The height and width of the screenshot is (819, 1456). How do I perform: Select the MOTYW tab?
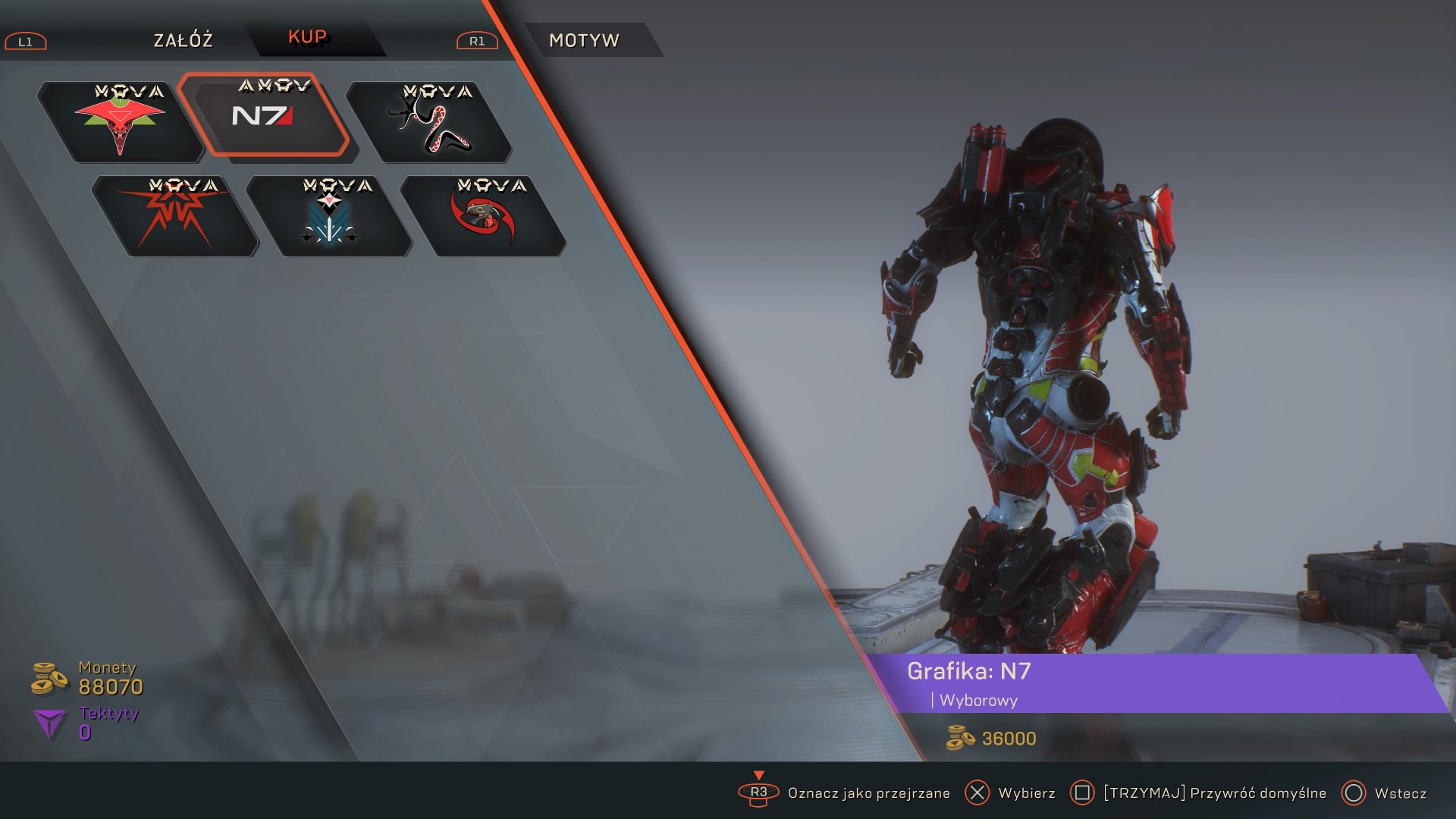(584, 40)
